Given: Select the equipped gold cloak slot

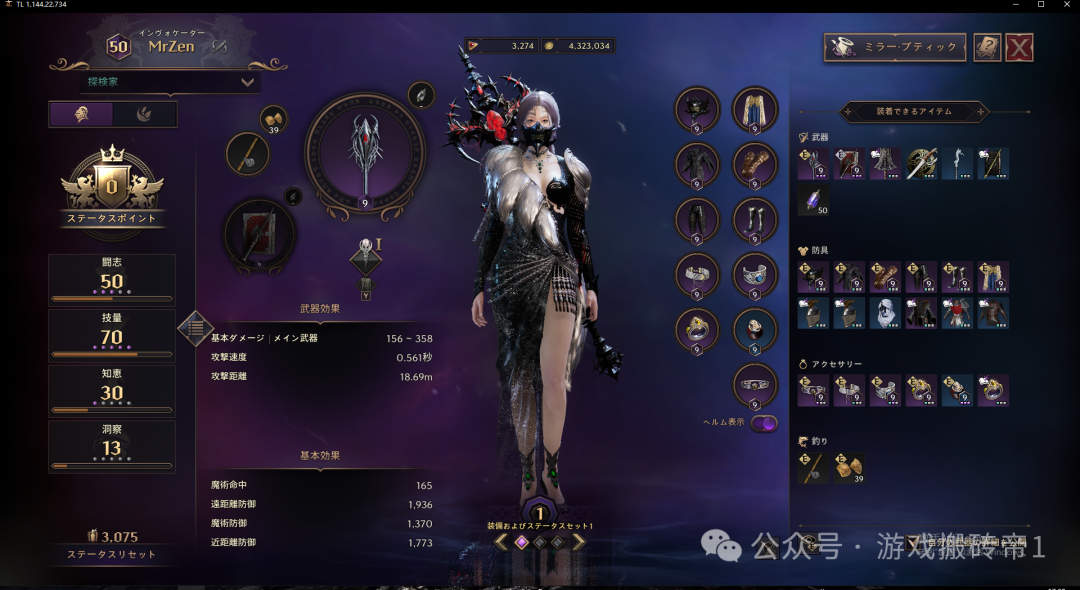Looking at the screenshot, I should point(755,109).
